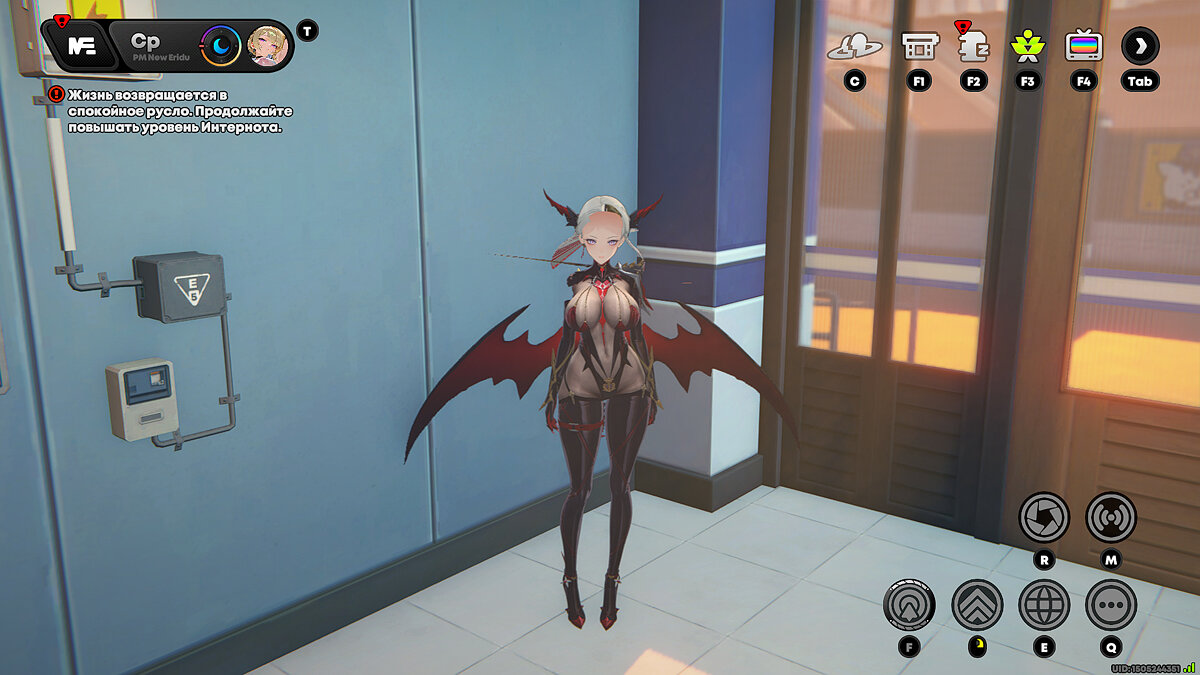Open the three dots more options button
This screenshot has width=1200, height=675.
point(1110,604)
